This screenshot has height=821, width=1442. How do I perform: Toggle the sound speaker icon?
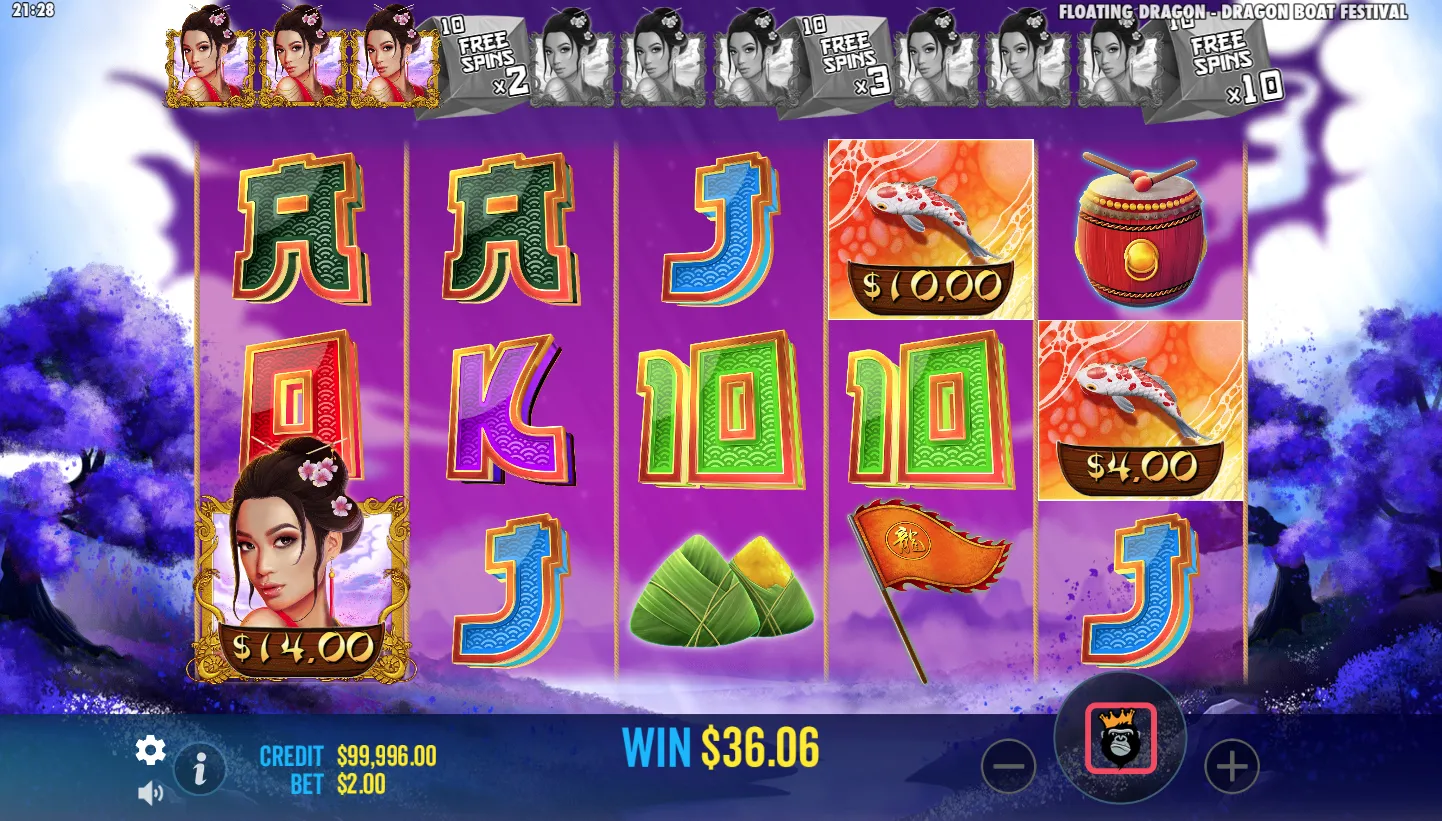click(150, 793)
